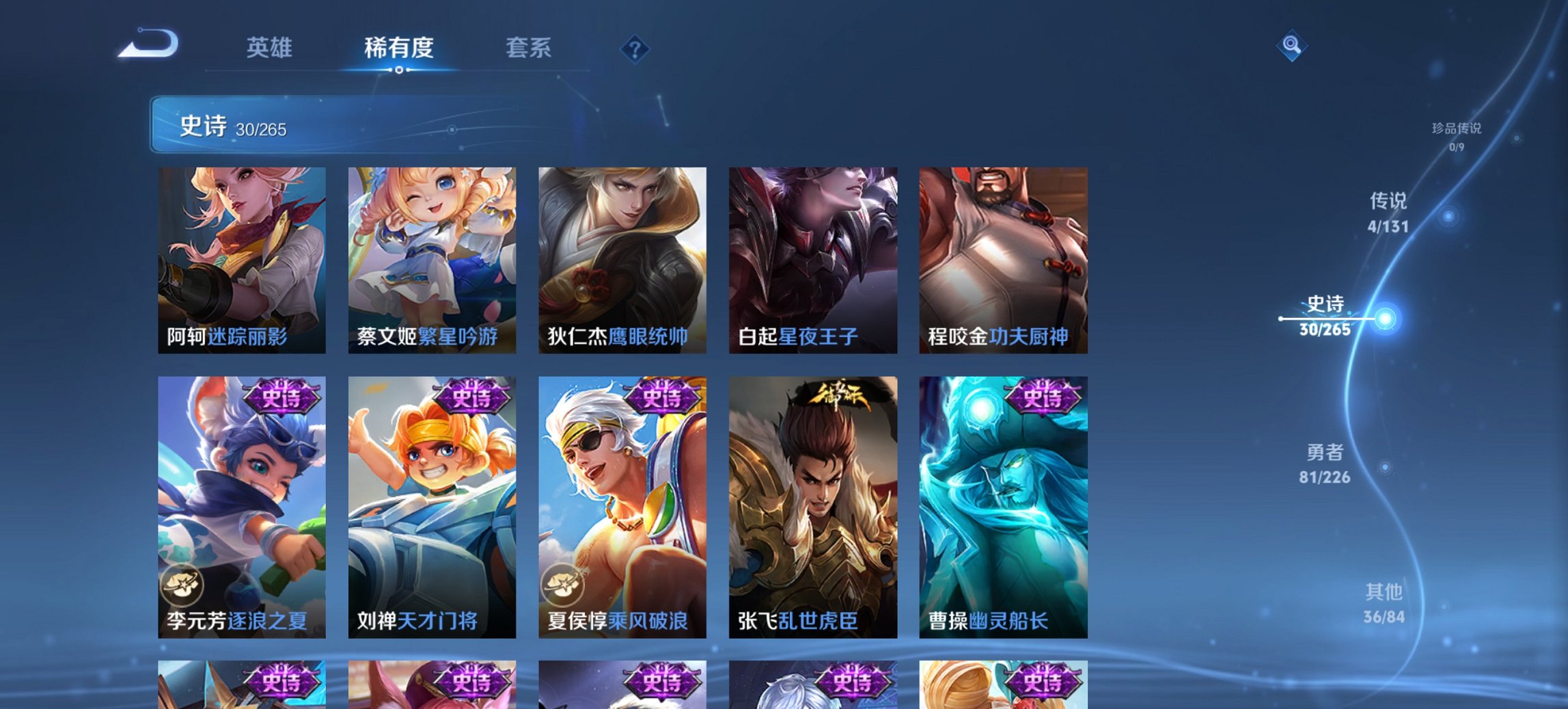Open the search magnifier icon
1568x709 pixels.
pos(1293,46)
